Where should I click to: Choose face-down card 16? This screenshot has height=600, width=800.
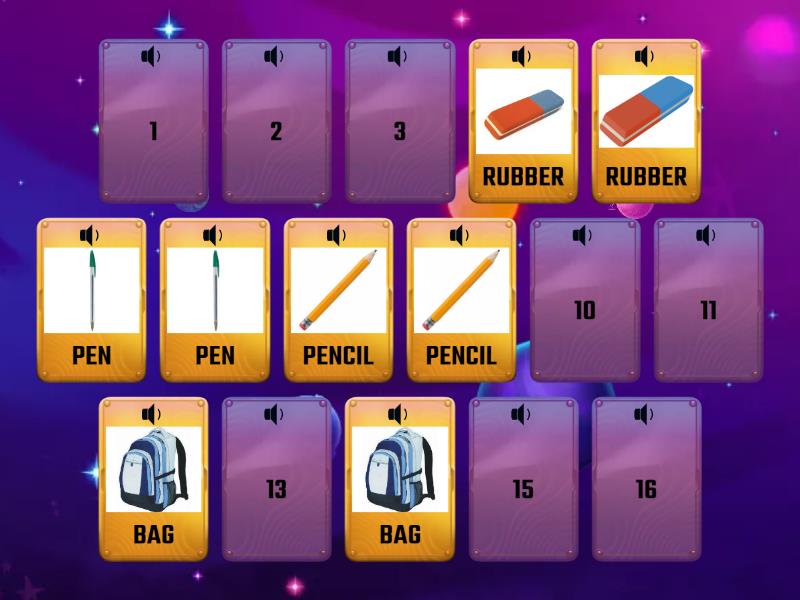[646, 490]
